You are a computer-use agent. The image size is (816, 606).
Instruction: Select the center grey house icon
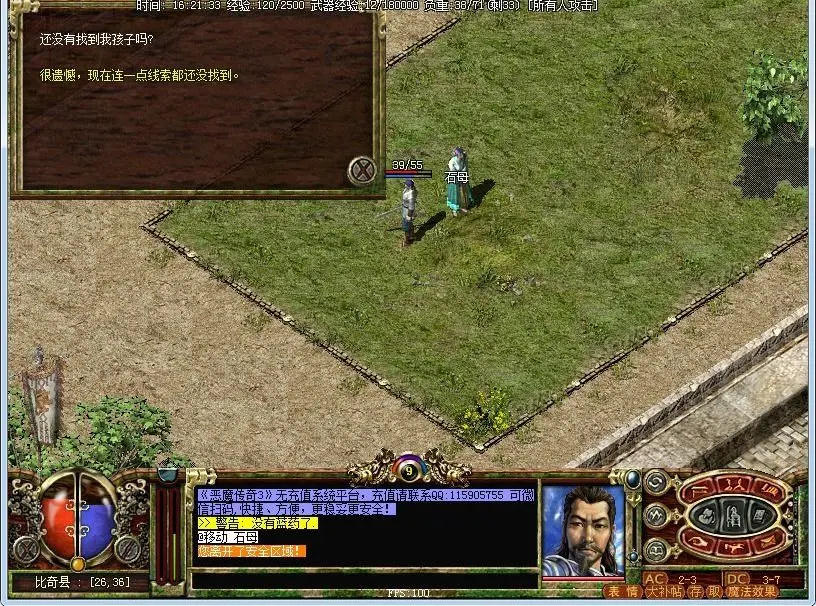pyautogui.click(x=730, y=516)
